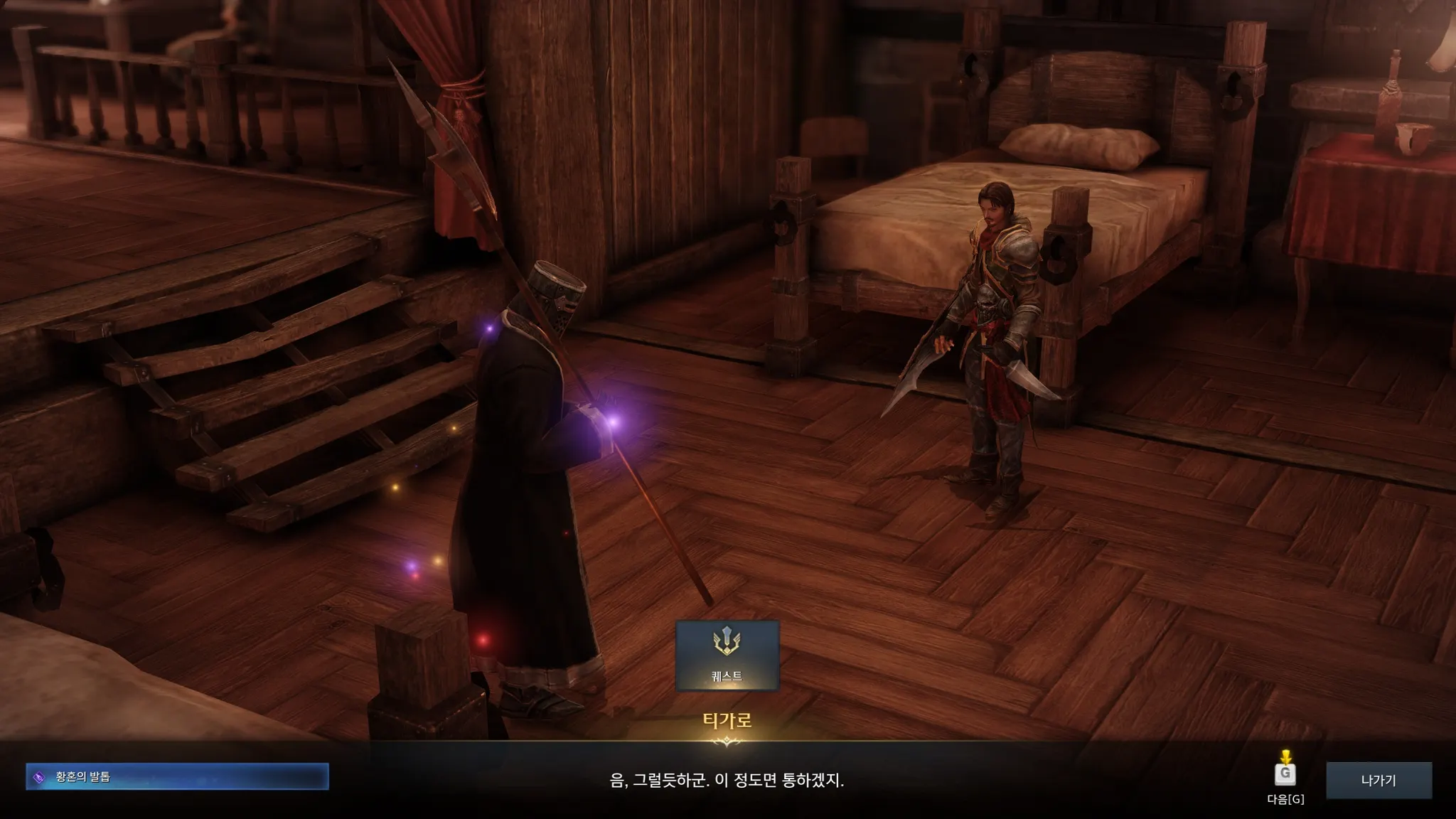Select the 황혼의 발톱 quest tracker entry
This screenshot has width=1456, height=819.
177,776
